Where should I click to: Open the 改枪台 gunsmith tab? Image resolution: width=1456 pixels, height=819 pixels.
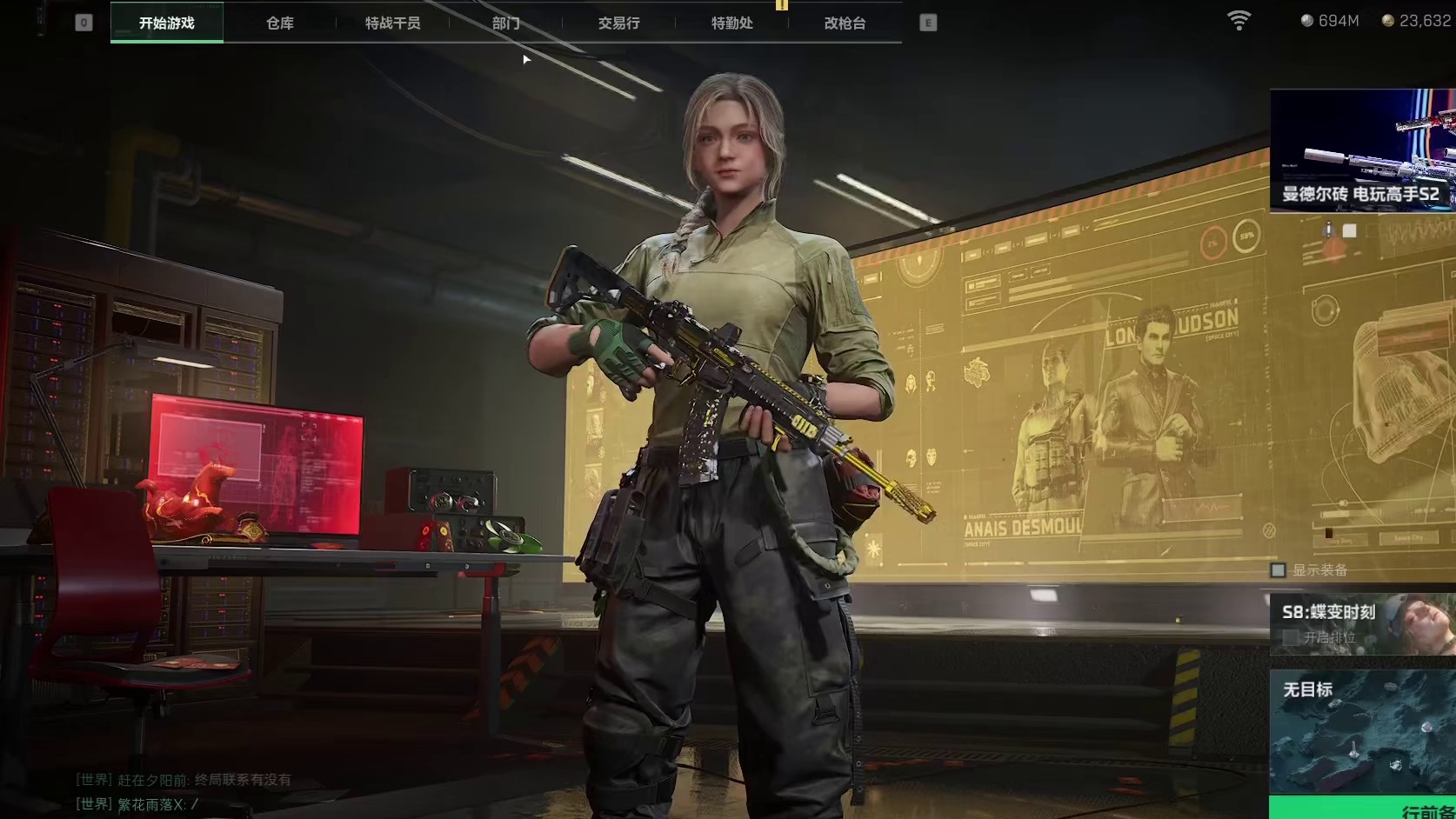845,23
